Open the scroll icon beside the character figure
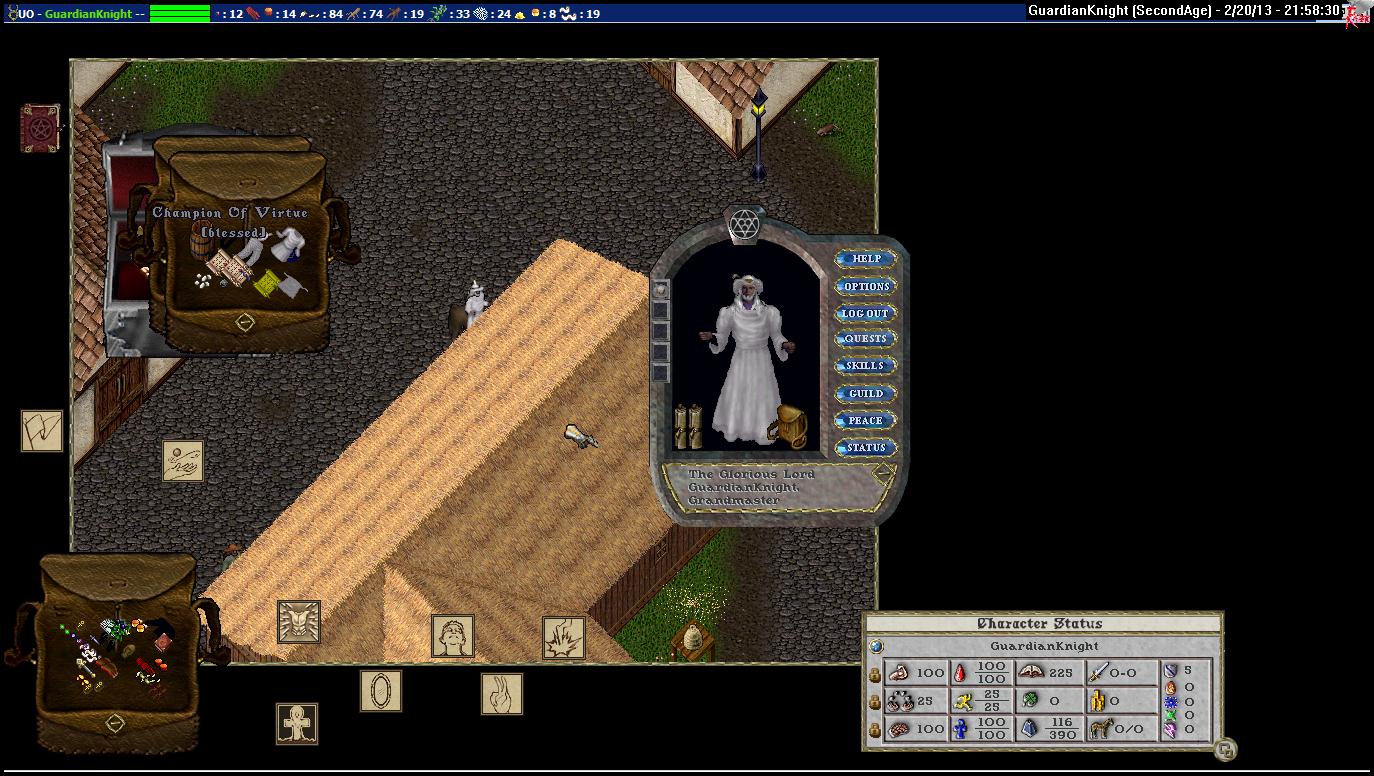This screenshot has width=1374, height=776. point(687,428)
